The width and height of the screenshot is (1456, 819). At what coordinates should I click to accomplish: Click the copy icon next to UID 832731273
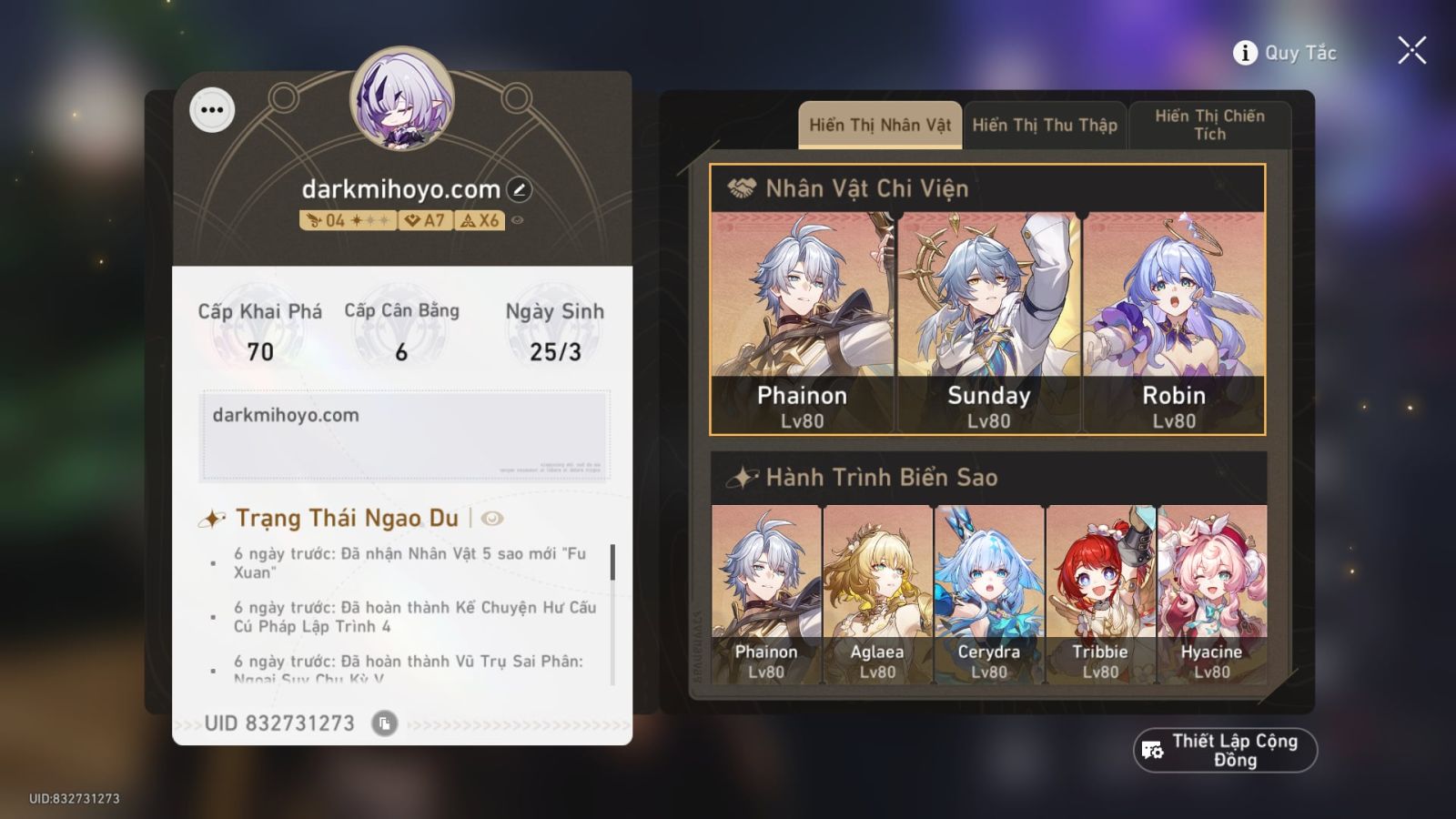(x=386, y=723)
